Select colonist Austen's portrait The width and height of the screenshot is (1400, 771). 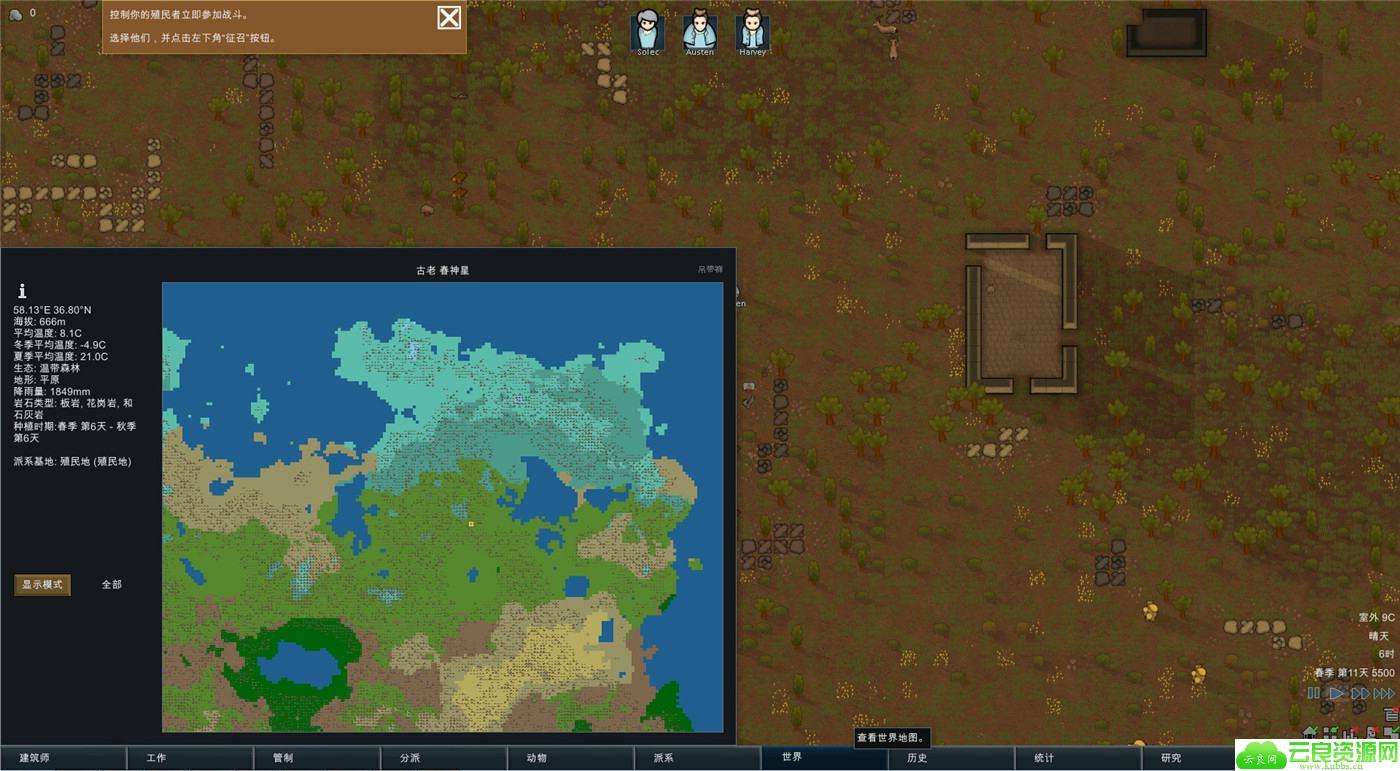(x=700, y=30)
